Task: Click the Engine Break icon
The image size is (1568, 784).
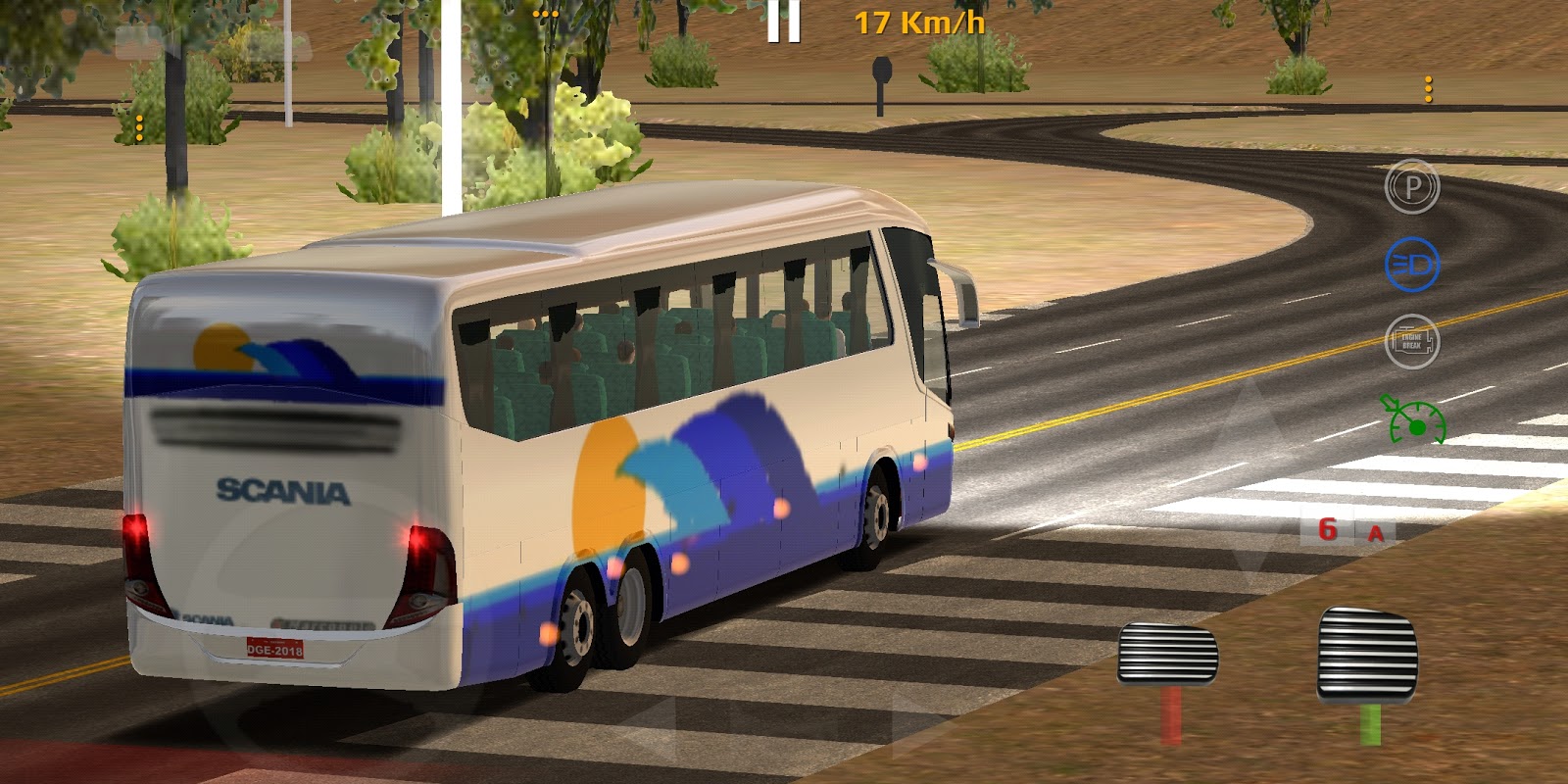Action: point(1411,340)
